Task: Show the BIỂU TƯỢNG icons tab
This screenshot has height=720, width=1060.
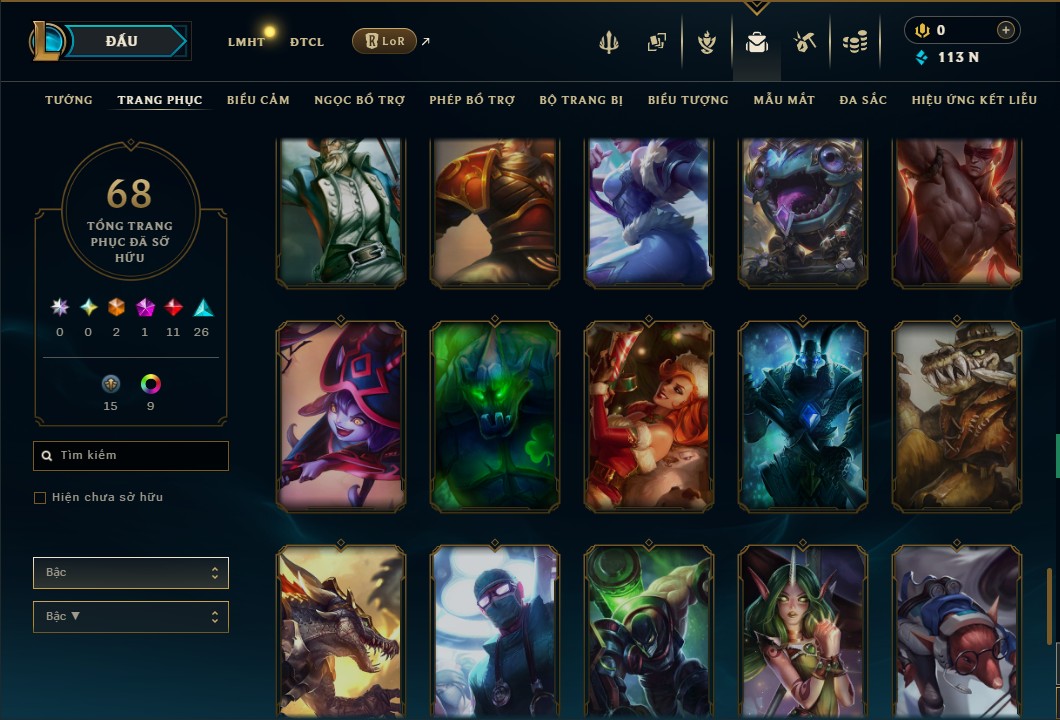Action: click(688, 100)
